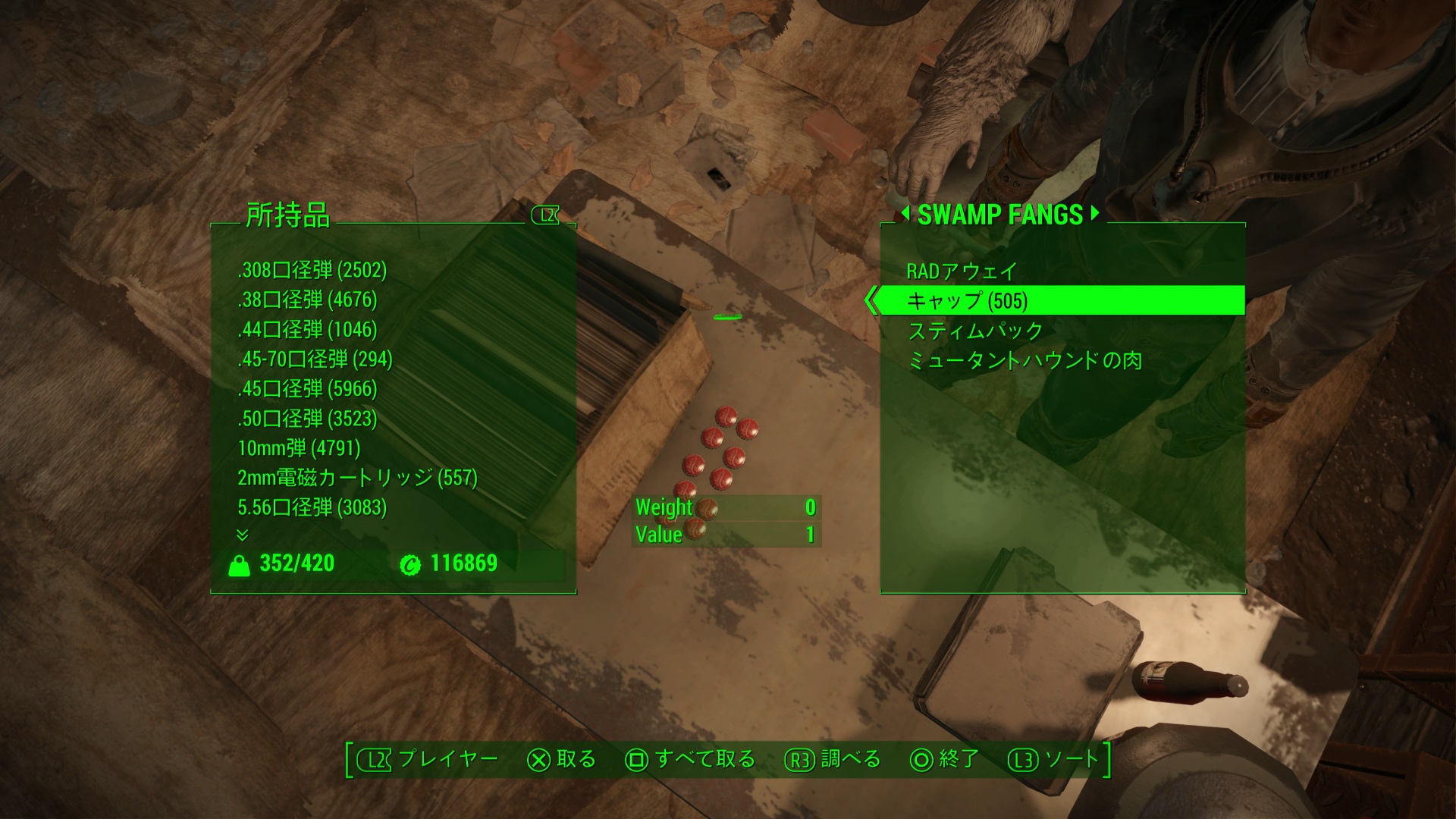
Task: Choose the .50口径弾 ammo row
Action: tap(307, 418)
